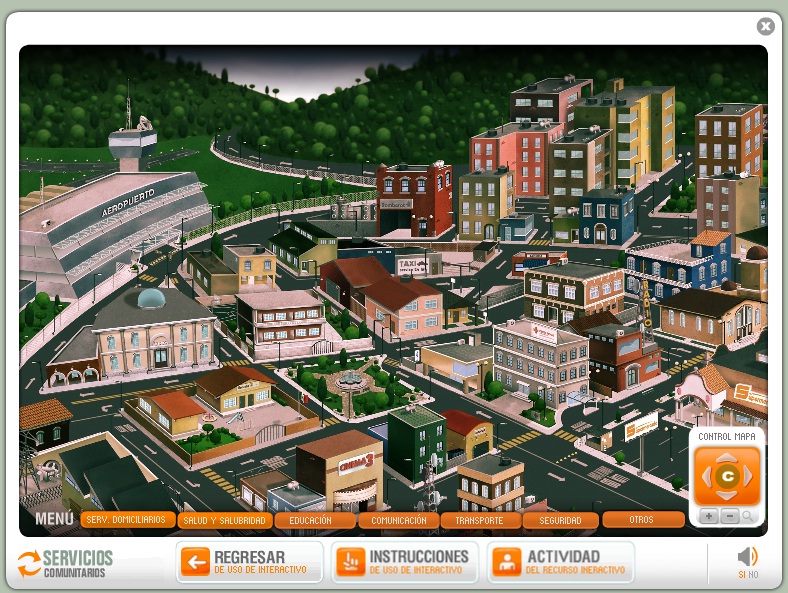Turn sound off by clicking NO
The image size is (788, 593).
pyautogui.click(x=753, y=575)
